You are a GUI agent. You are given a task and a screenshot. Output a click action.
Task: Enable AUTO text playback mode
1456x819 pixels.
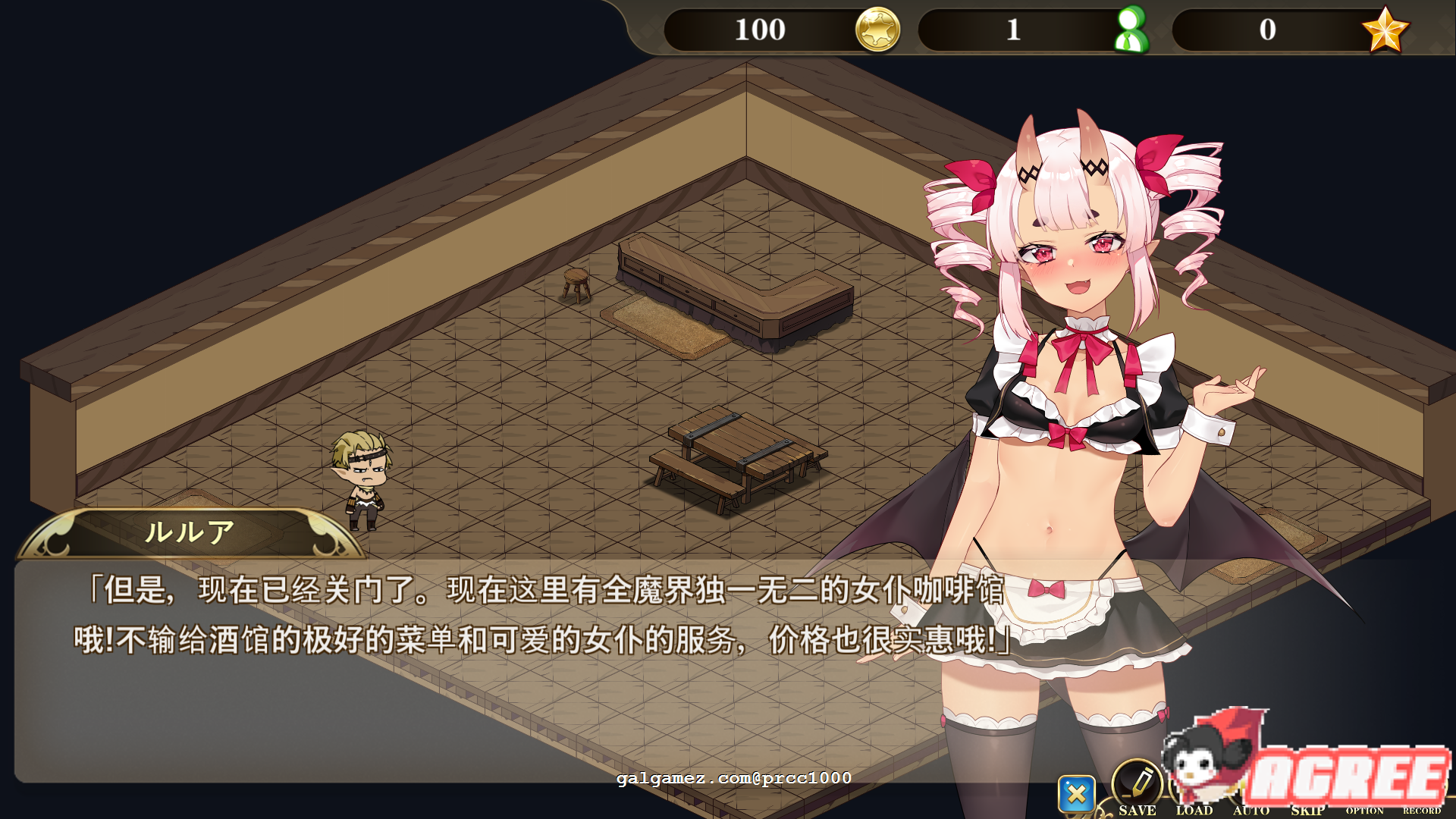(x=1253, y=811)
